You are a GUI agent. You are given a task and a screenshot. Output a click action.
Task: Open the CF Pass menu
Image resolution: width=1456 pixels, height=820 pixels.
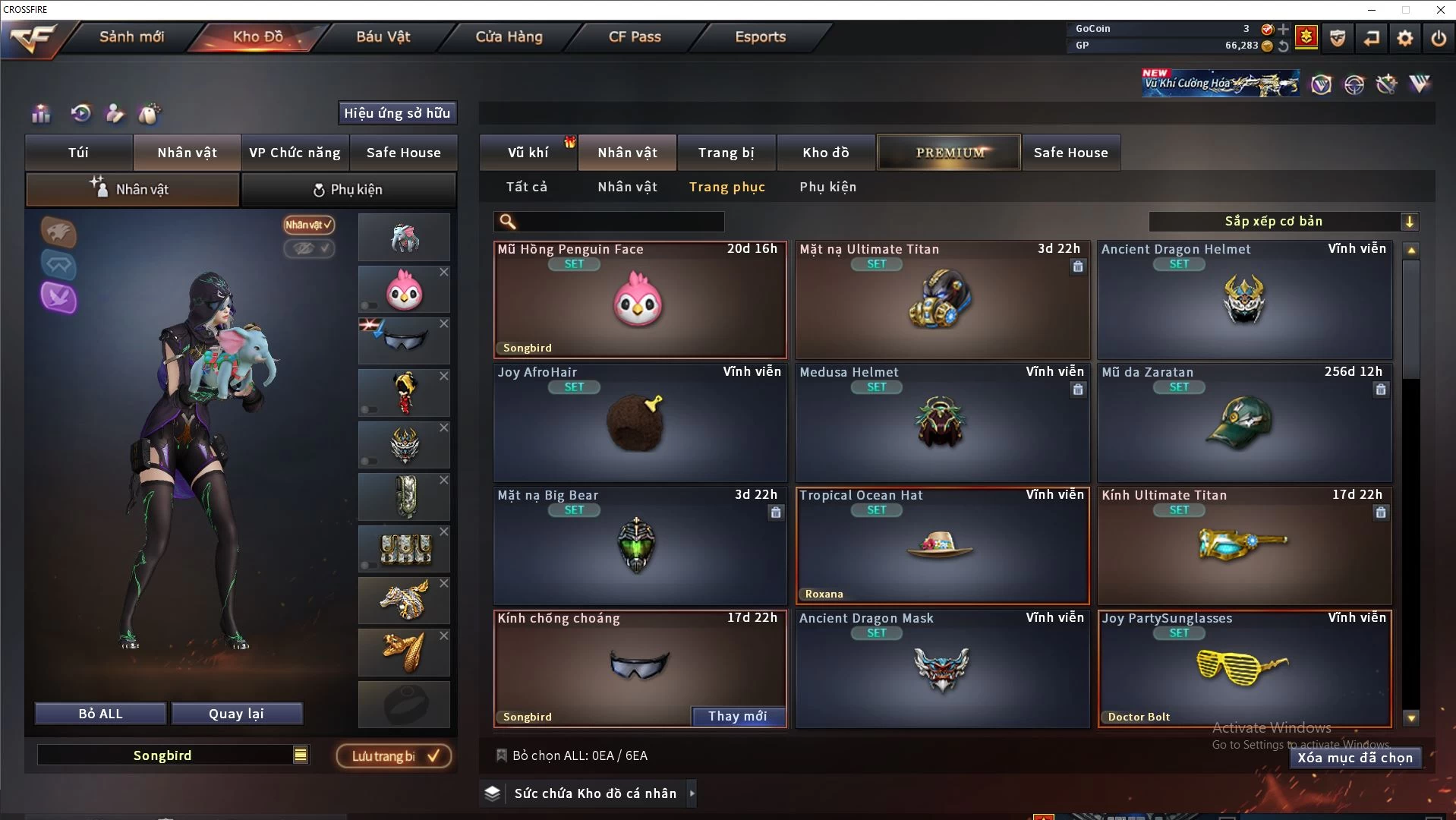[x=635, y=36]
